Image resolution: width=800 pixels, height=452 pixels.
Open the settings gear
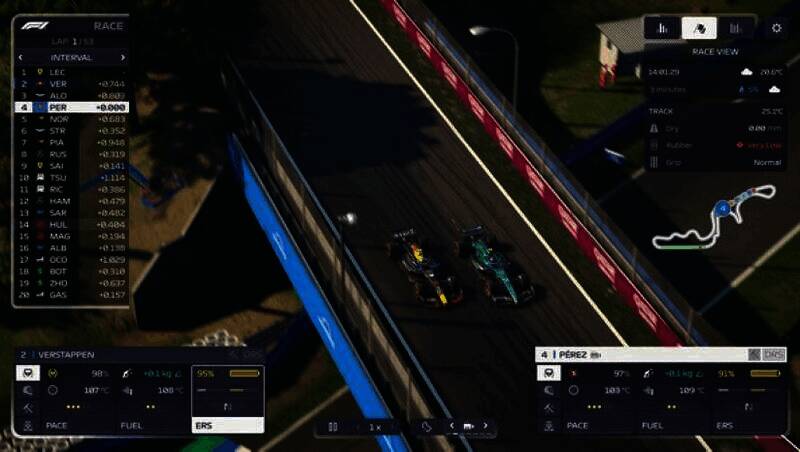point(776,28)
